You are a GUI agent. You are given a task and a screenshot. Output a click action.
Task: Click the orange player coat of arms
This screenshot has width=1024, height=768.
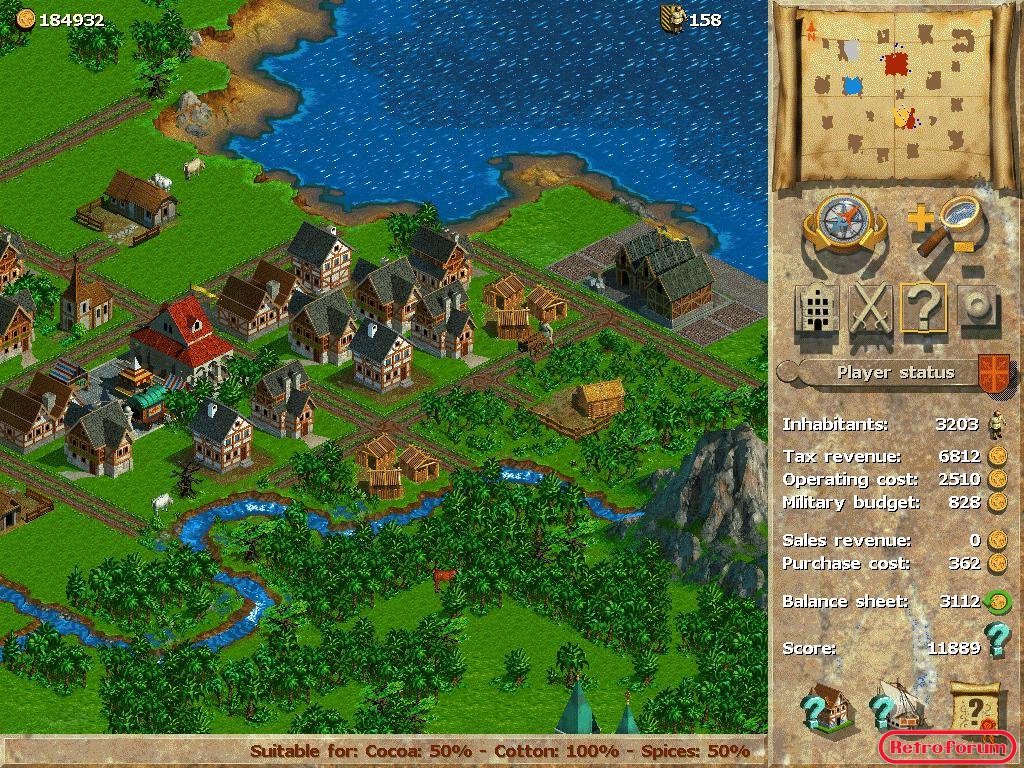click(x=993, y=371)
